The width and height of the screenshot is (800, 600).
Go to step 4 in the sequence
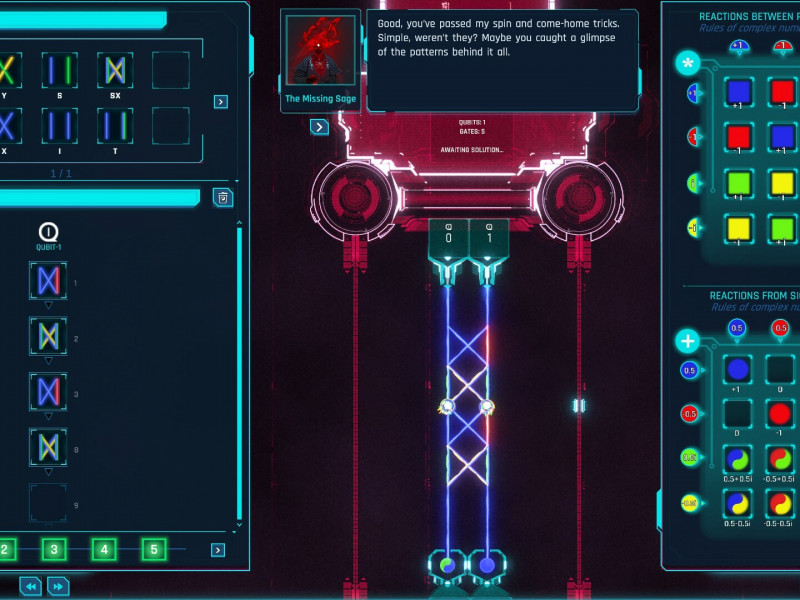click(104, 549)
